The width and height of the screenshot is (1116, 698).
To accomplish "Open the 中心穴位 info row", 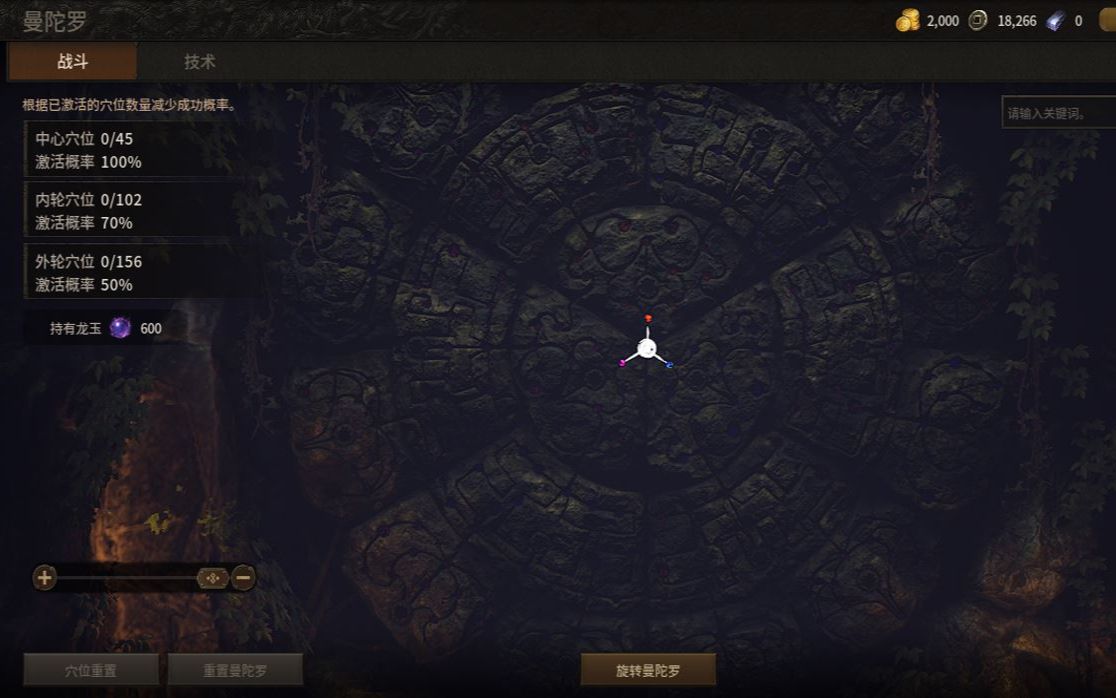I will (x=140, y=150).
